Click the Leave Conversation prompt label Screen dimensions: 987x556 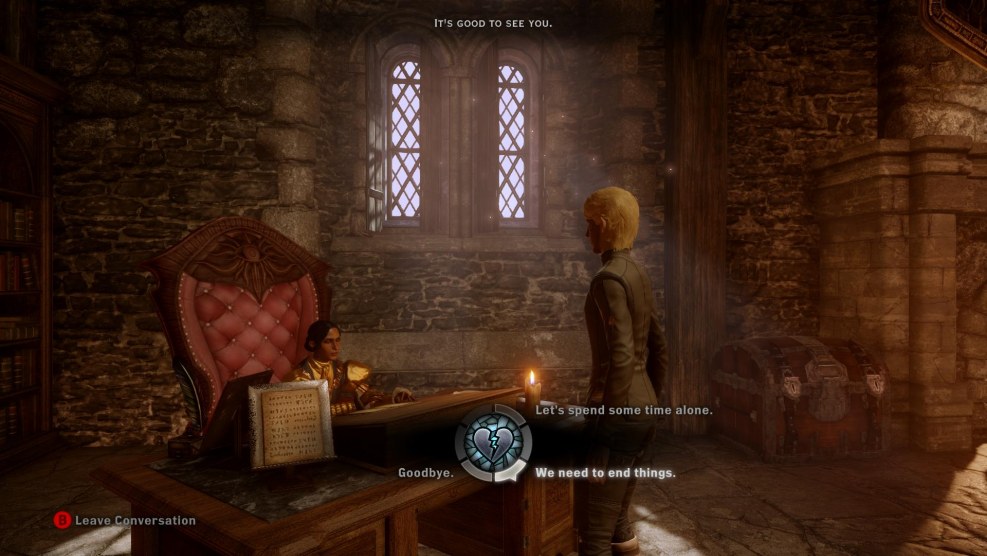click(x=135, y=520)
